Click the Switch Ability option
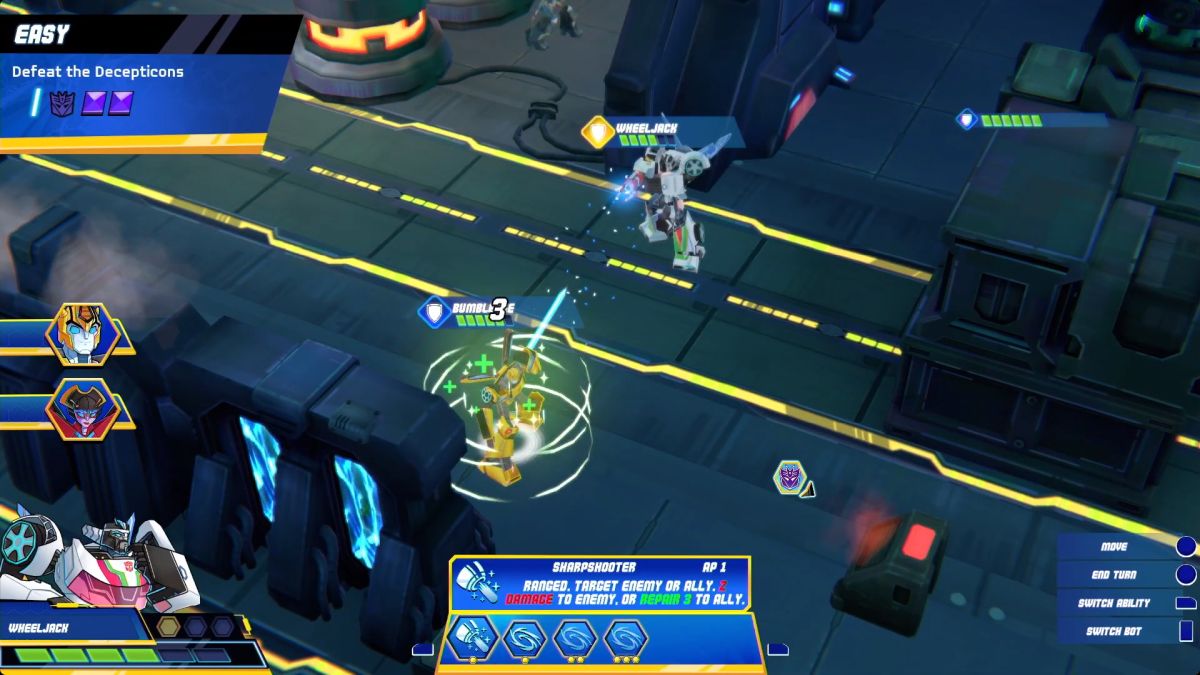Screen dimensions: 1200x675 point(1113,603)
